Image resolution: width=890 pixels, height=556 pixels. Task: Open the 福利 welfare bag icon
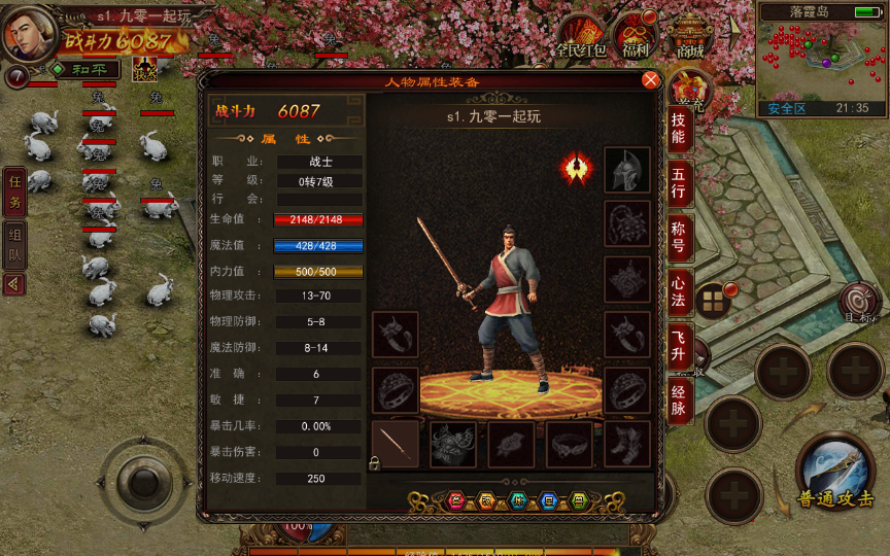pos(635,36)
